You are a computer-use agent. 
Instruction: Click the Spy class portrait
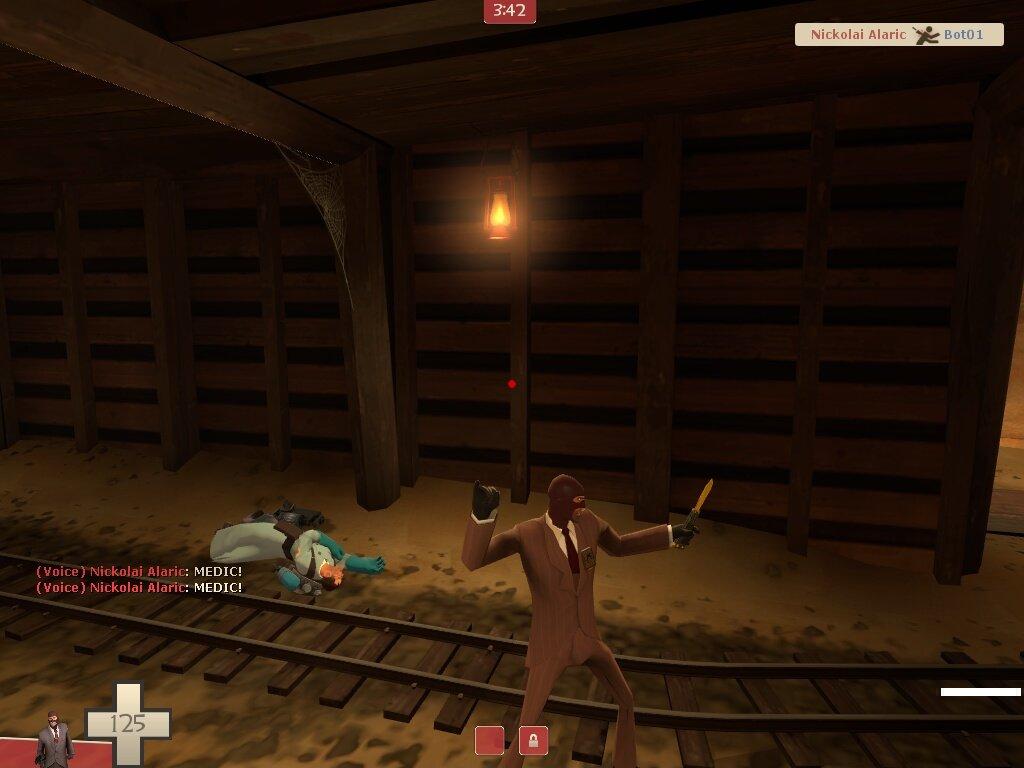[x=55, y=738]
